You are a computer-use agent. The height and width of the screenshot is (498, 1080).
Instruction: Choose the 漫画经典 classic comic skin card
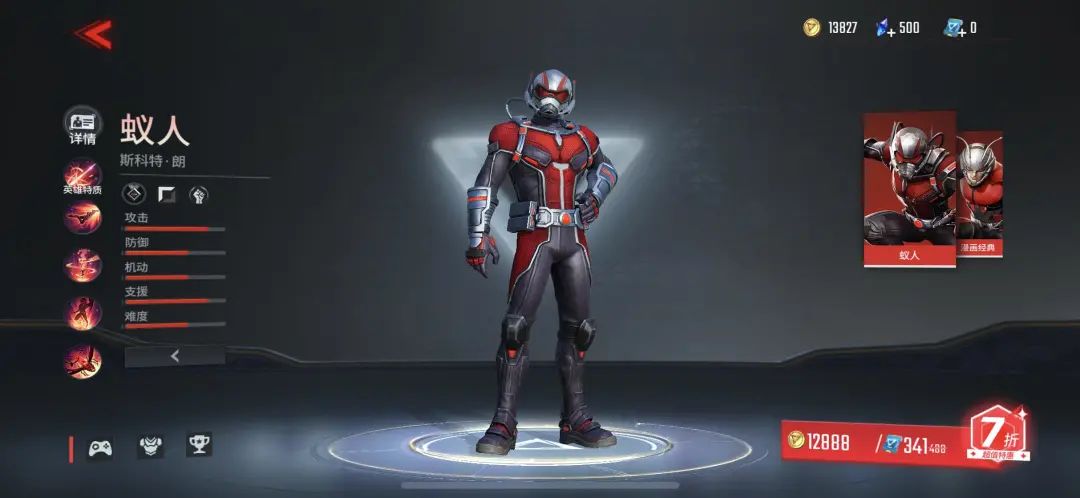(x=980, y=195)
